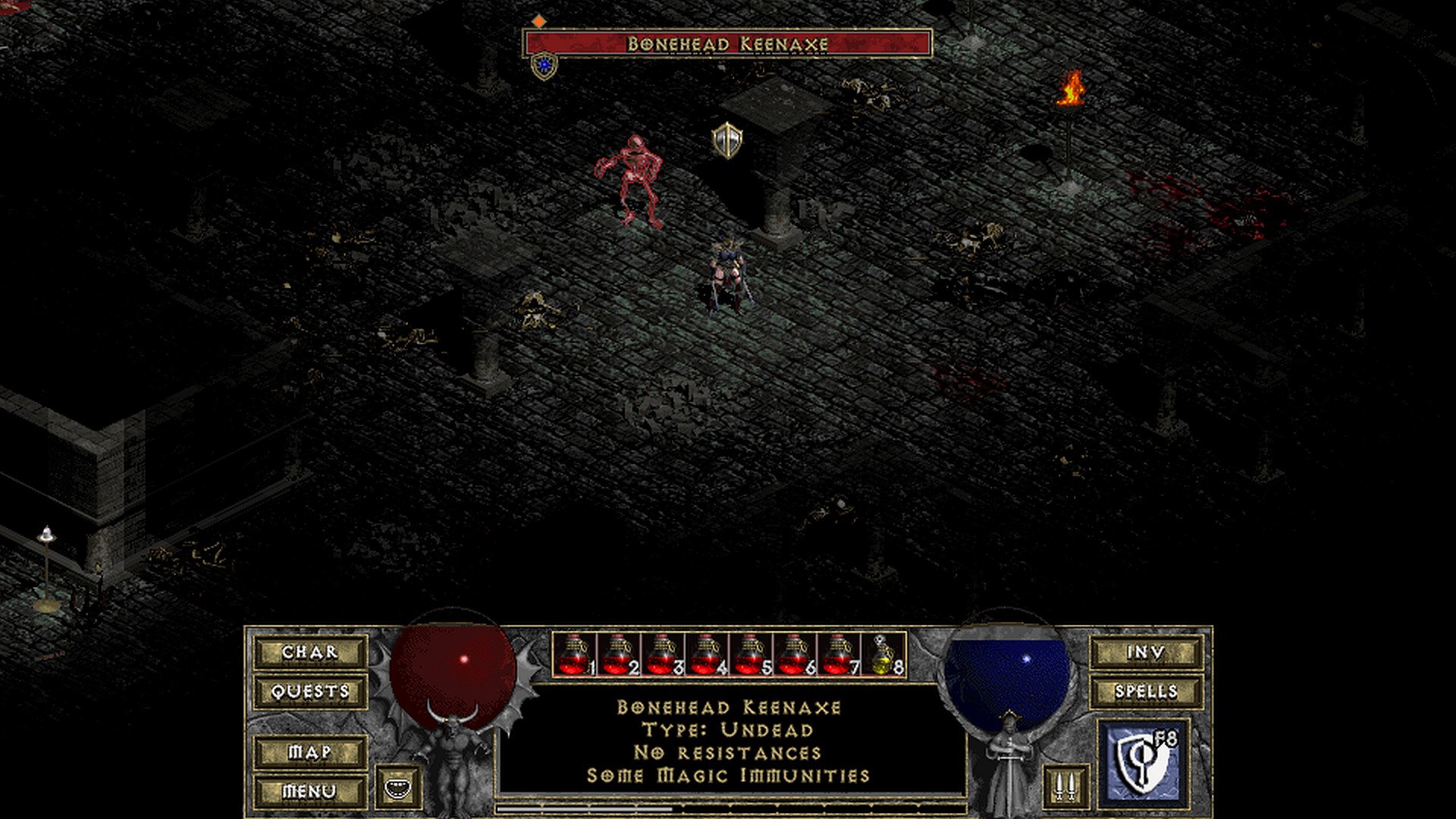Use the red healing potion in belt slot 5
The image size is (1456, 819).
(x=750, y=655)
